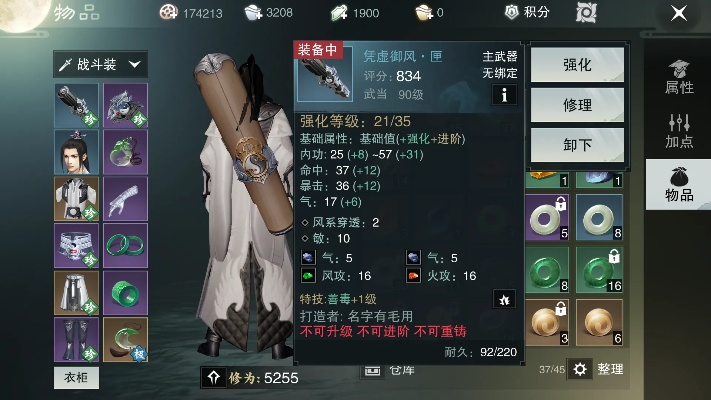Choose 强化 to enhance the weapon
Viewport: 711px width, 400px height.
tap(577, 65)
